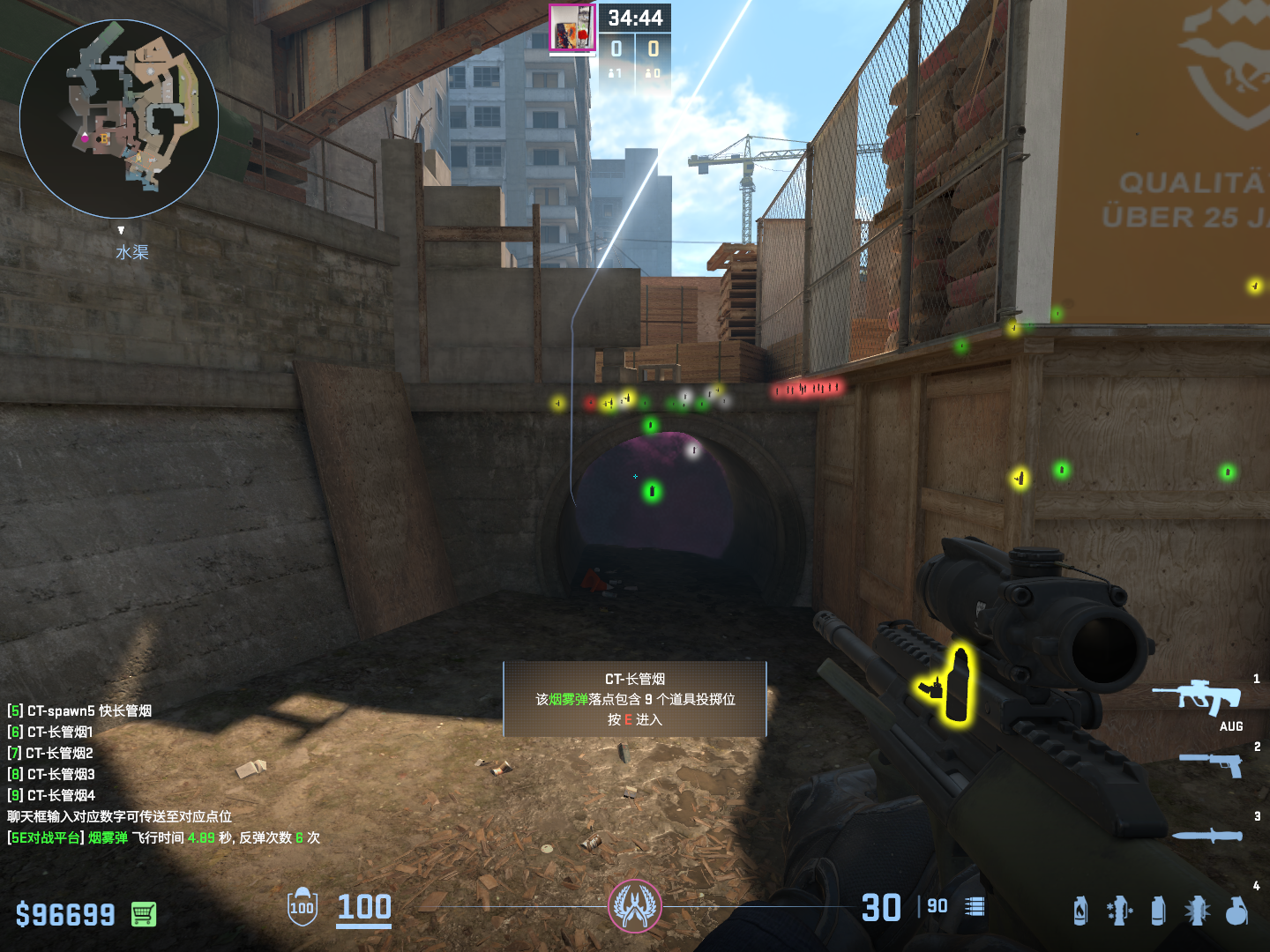Click the player avatar beside the timer
The height and width of the screenshot is (952, 1270).
[572, 28]
